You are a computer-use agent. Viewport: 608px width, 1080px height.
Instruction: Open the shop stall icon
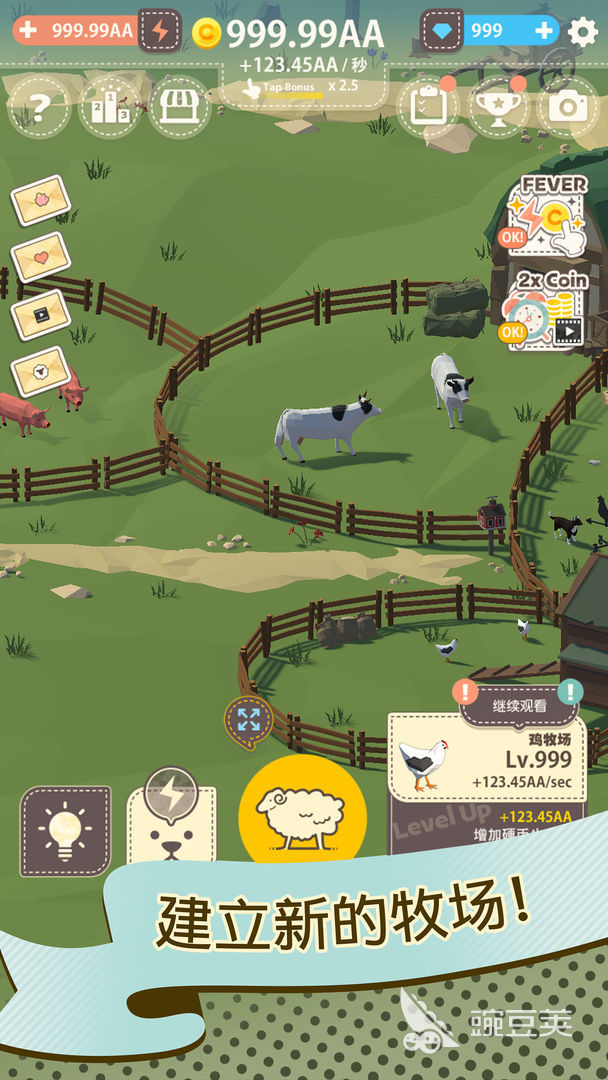coord(179,107)
